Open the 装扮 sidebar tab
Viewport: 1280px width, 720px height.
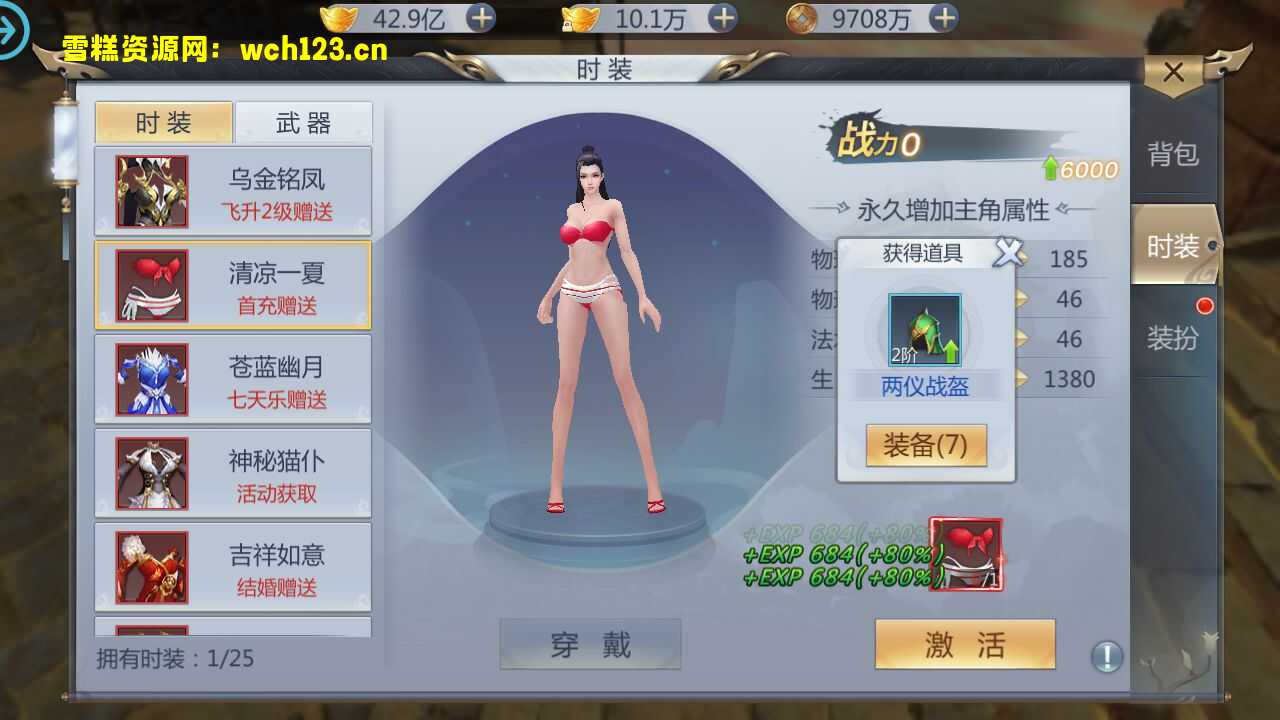(x=1174, y=338)
